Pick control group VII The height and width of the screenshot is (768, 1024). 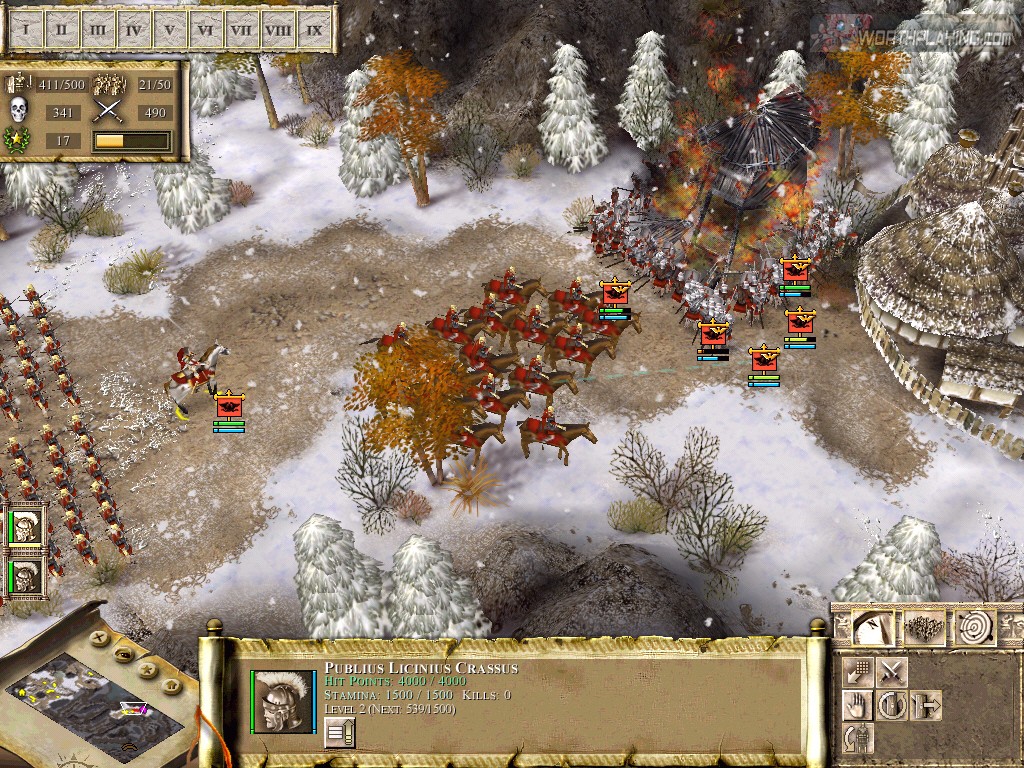click(x=241, y=30)
